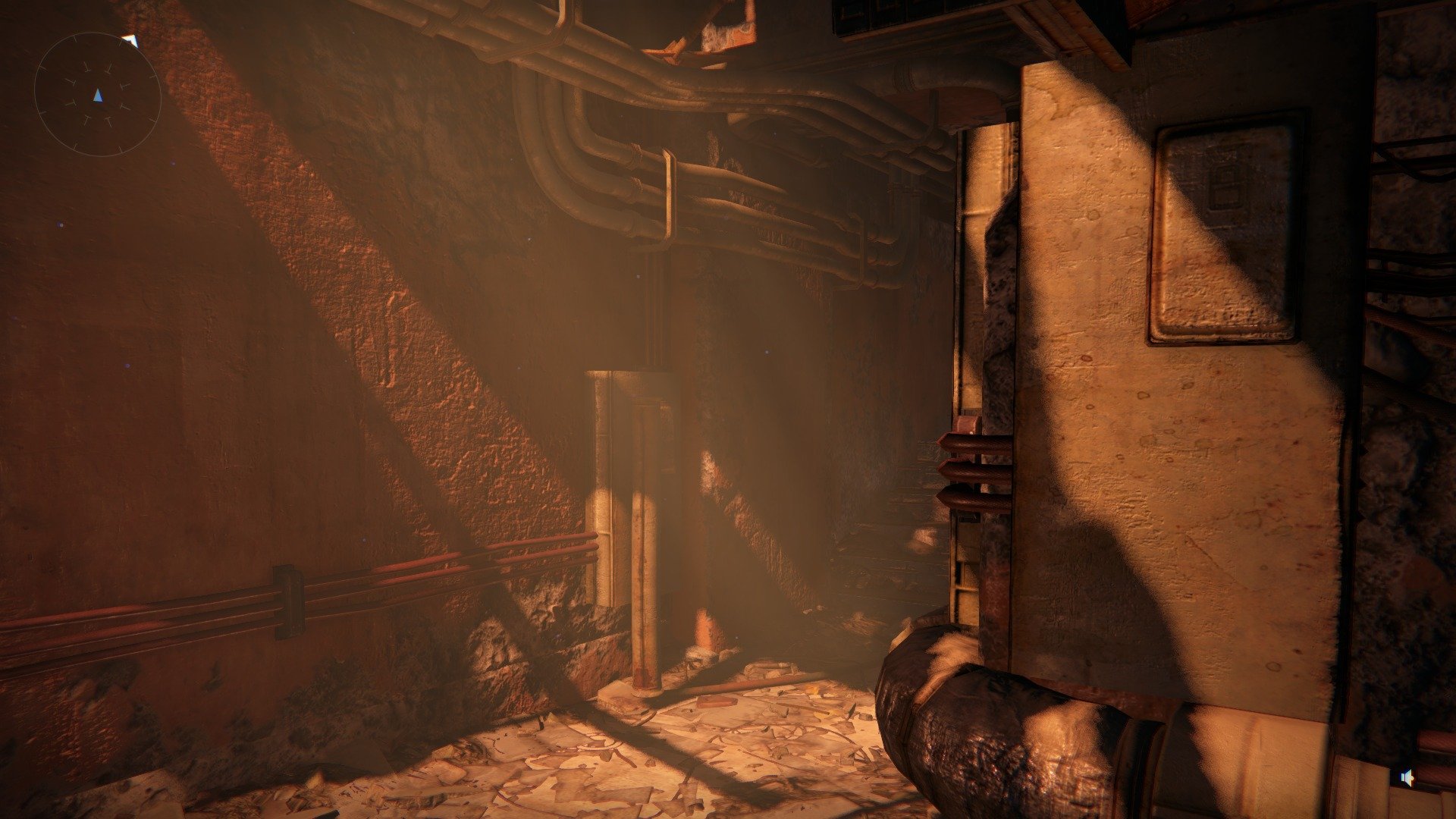Viewport: 1456px width, 819px height.
Task: Toggle the radar display in the corner
Action: 97,94
